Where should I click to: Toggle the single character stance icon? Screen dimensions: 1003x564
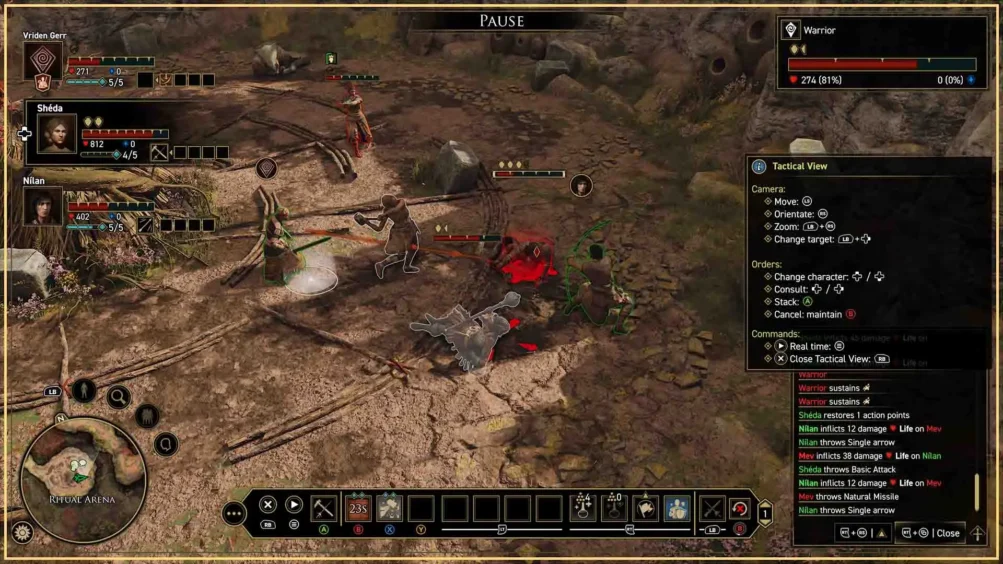84,391
